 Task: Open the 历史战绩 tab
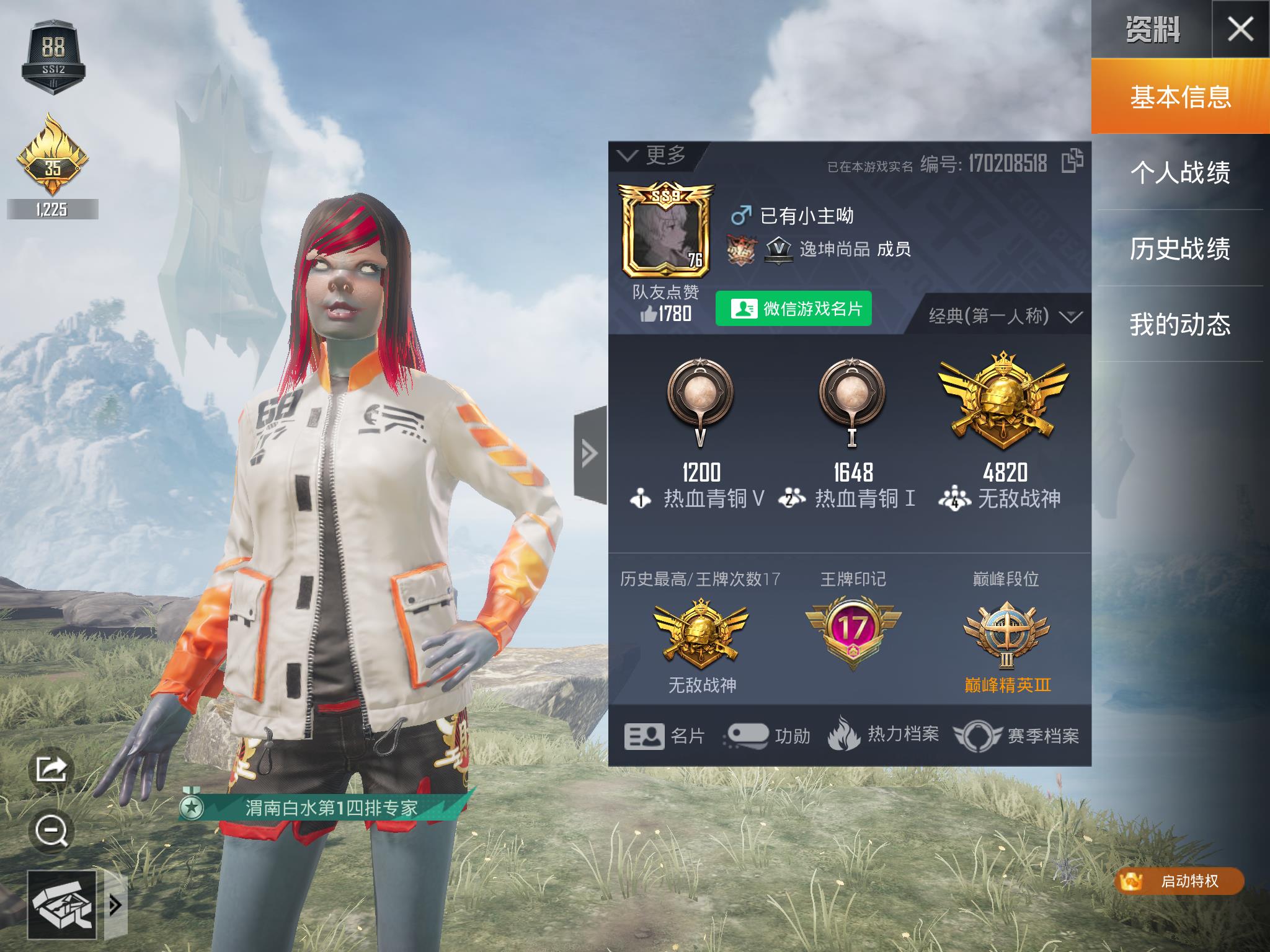pyautogui.click(x=1179, y=249)
